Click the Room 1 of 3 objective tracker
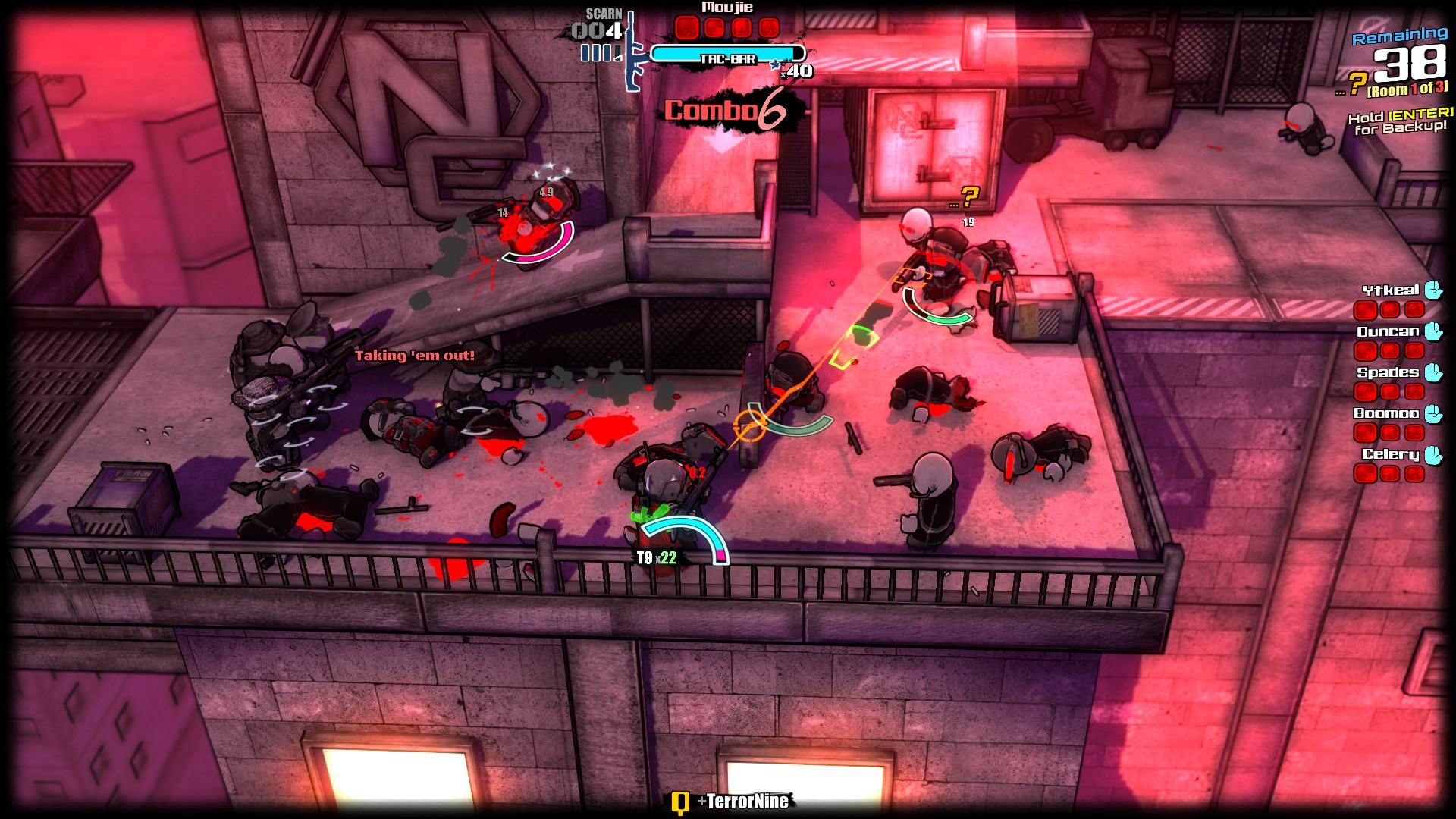Viewport: 1456px width, 819px height. coord(1407,89)
